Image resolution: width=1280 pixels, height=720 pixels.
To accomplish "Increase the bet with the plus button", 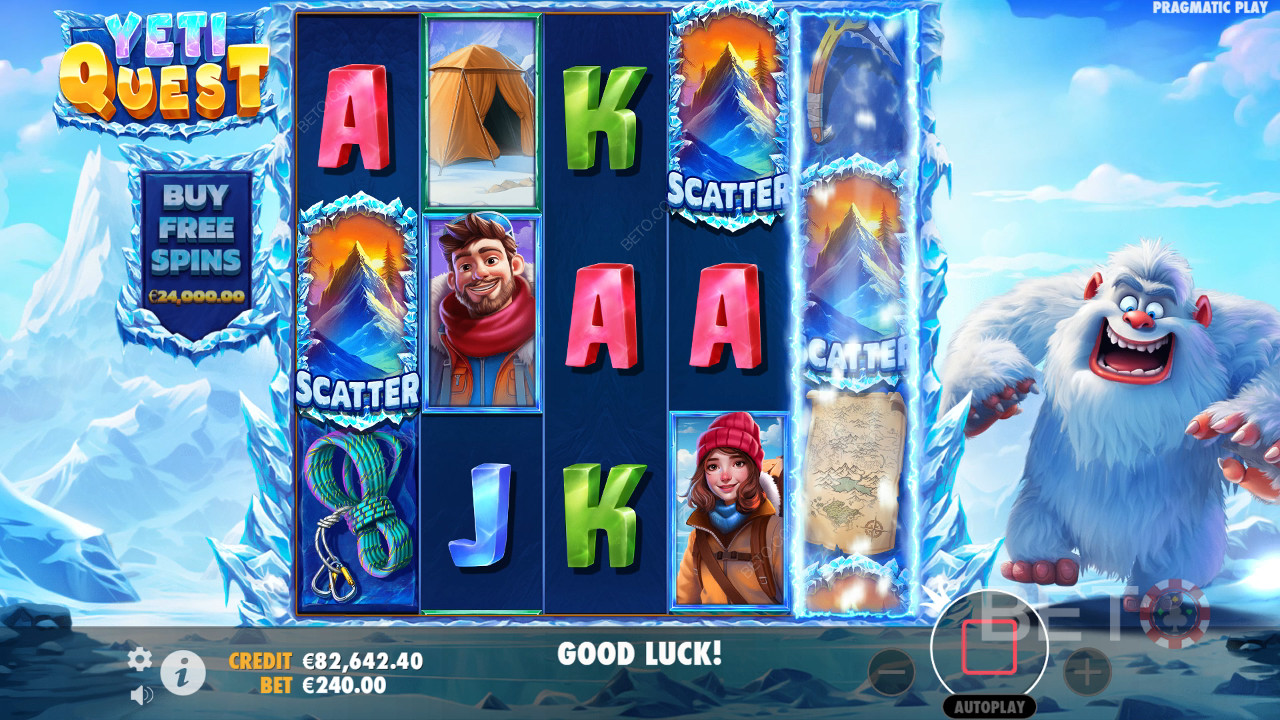I will tap(1087, 672).
